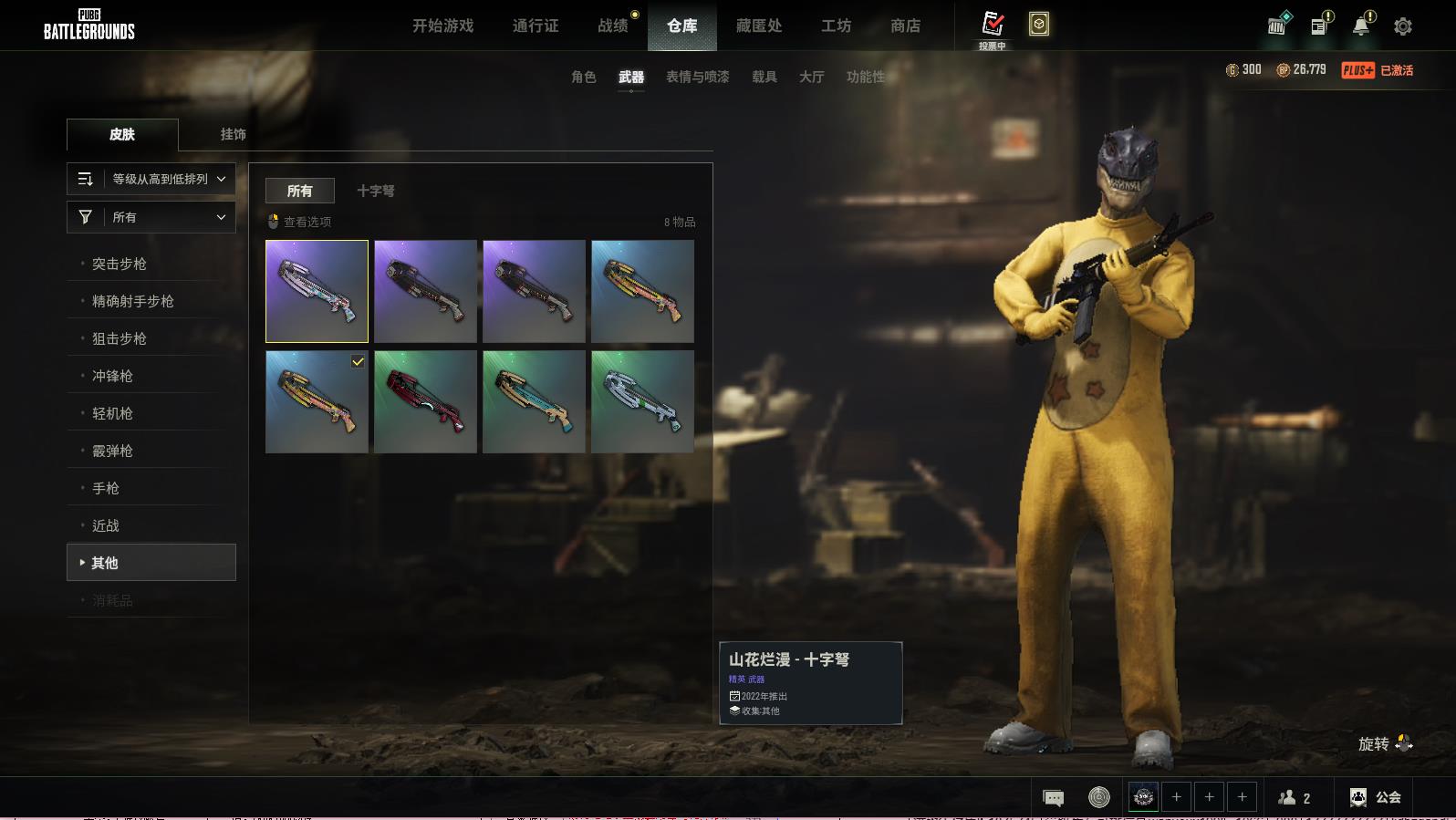Filter skins by 十字弩 tab
The height and width of the screenshot is (820, 1456).
tap(376, 191)
